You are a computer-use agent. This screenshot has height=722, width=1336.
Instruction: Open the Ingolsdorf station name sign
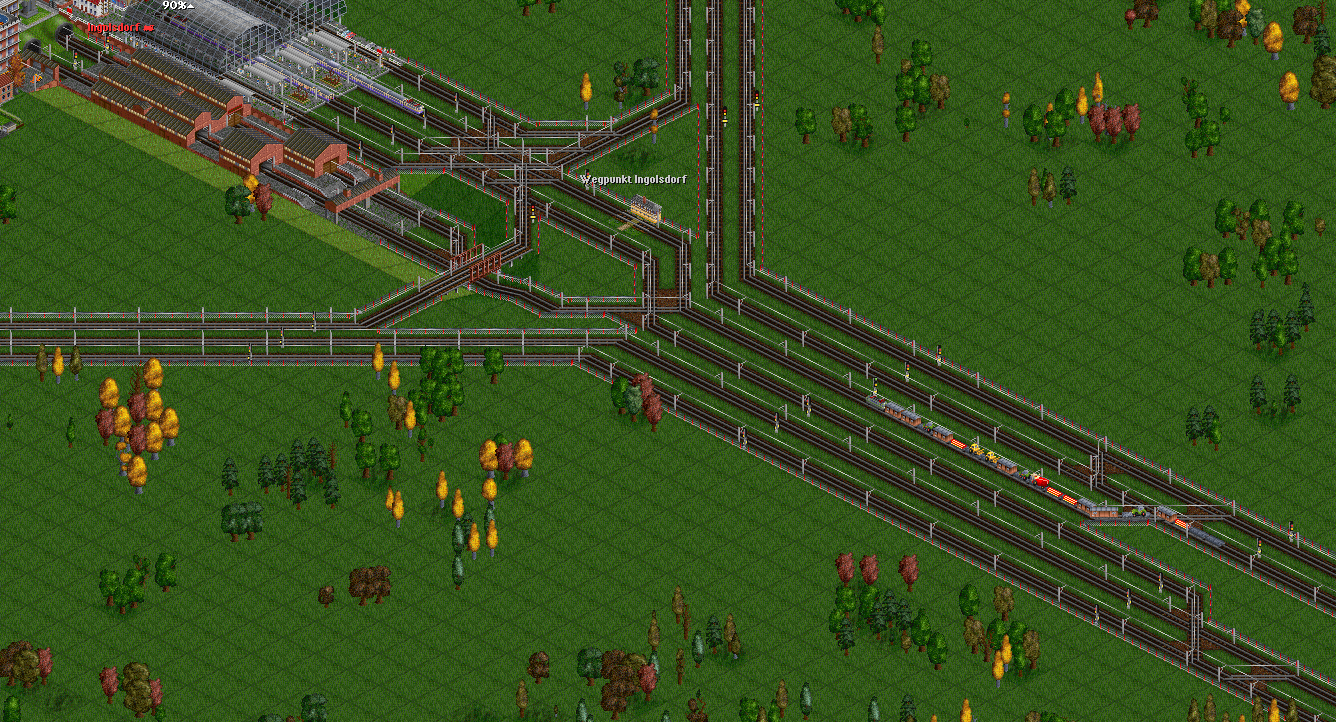(x=117, y=28)
